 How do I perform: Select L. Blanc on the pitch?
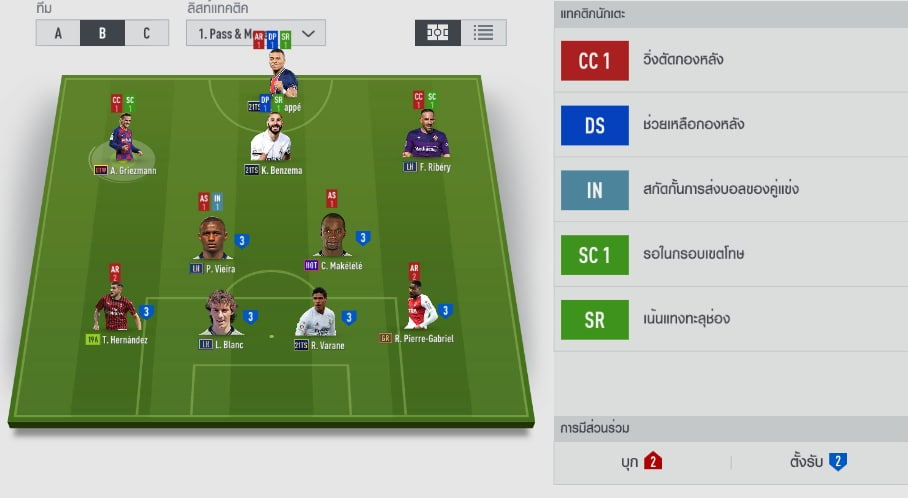(221, 313)
